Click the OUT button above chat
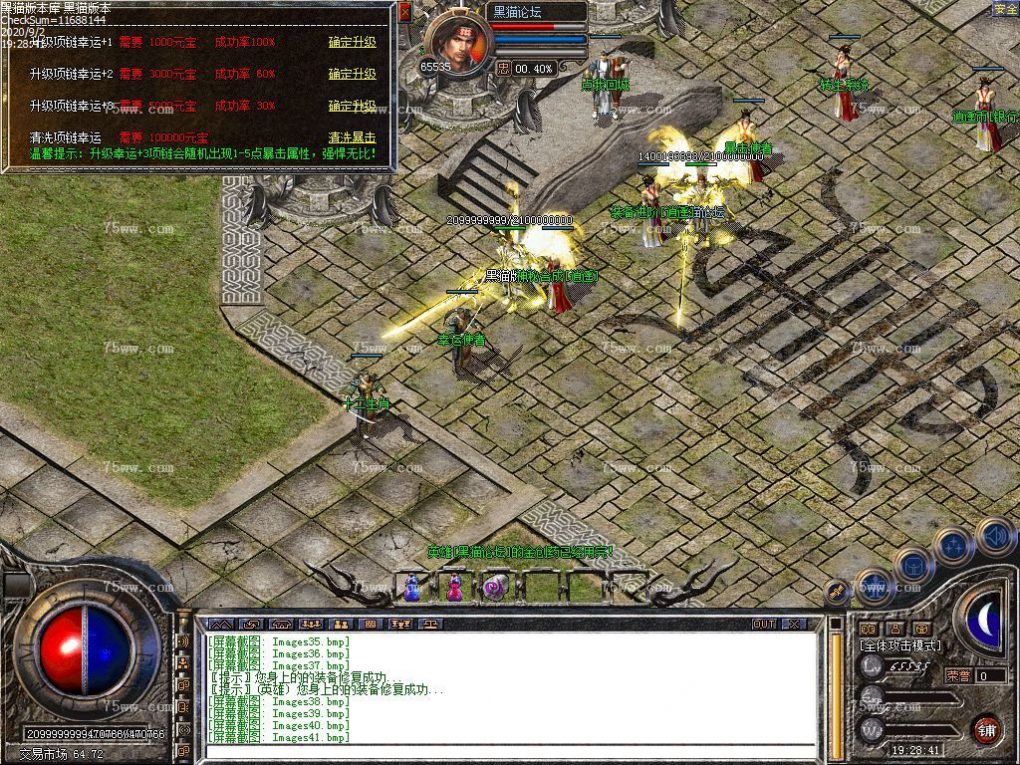Viewport: 1020px width, 765px height. tap(764, 624)
